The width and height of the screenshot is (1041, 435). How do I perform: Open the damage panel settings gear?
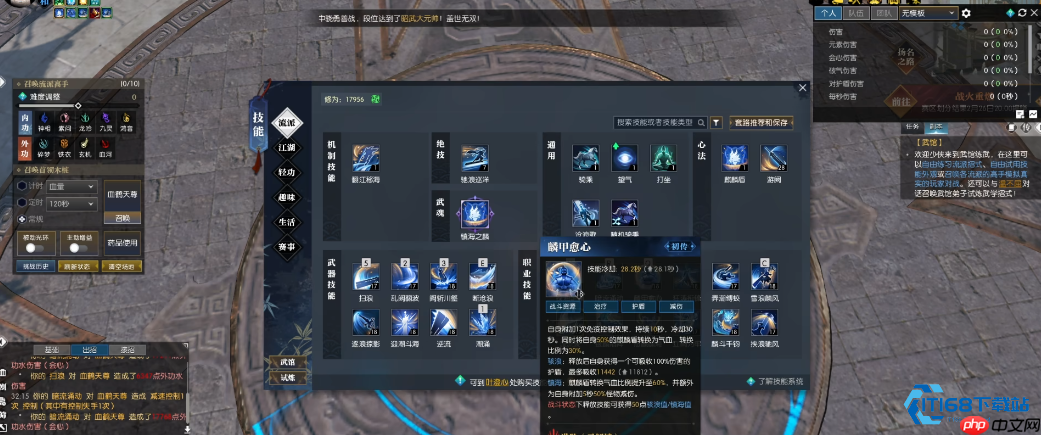point(966,13)
